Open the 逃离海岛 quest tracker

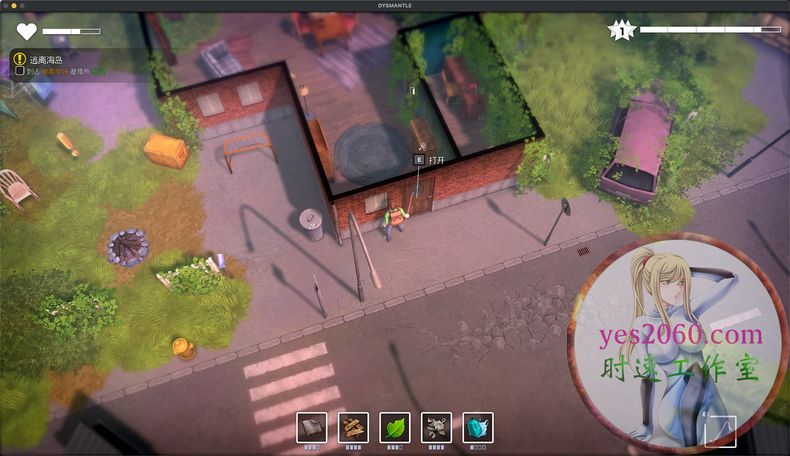(47, 59)
